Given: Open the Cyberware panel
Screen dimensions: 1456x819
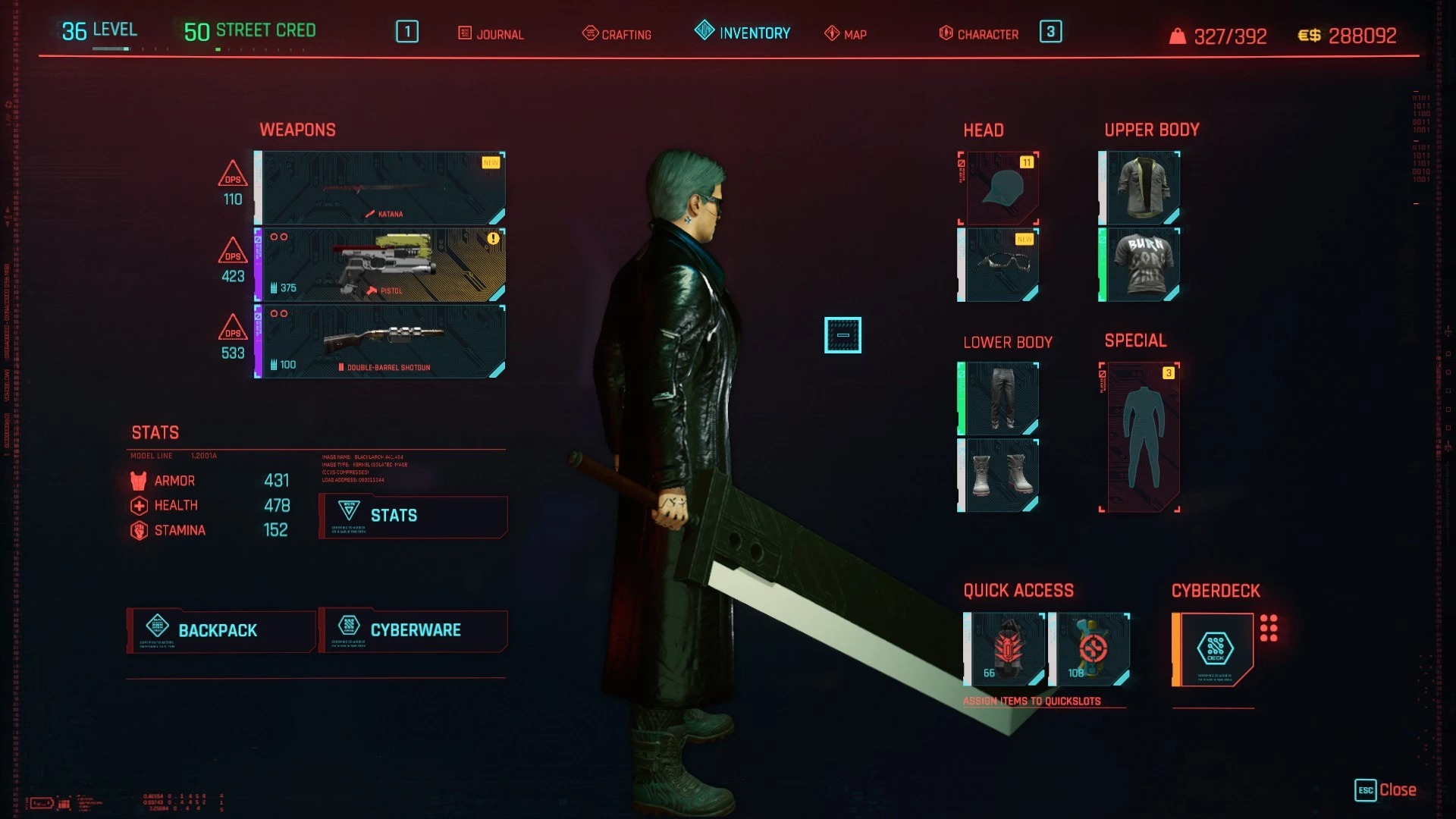Looking at the screenshot, I should coord(413,630).
